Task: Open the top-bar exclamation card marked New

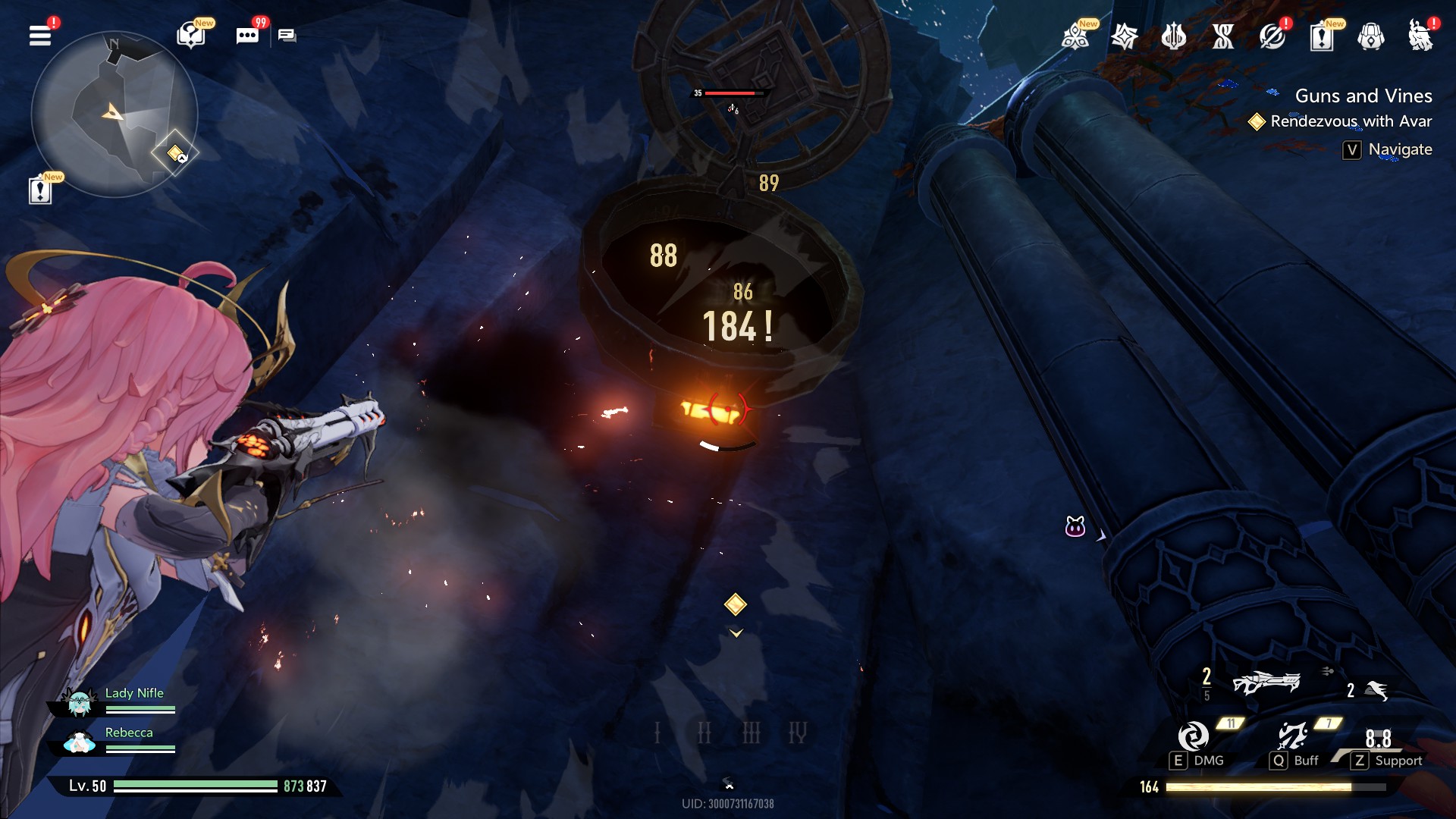Action: [x=1321, y=36]
